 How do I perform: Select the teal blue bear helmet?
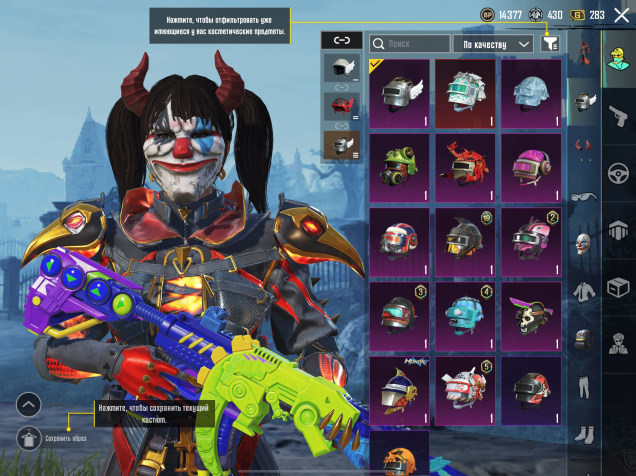(466, 314)
